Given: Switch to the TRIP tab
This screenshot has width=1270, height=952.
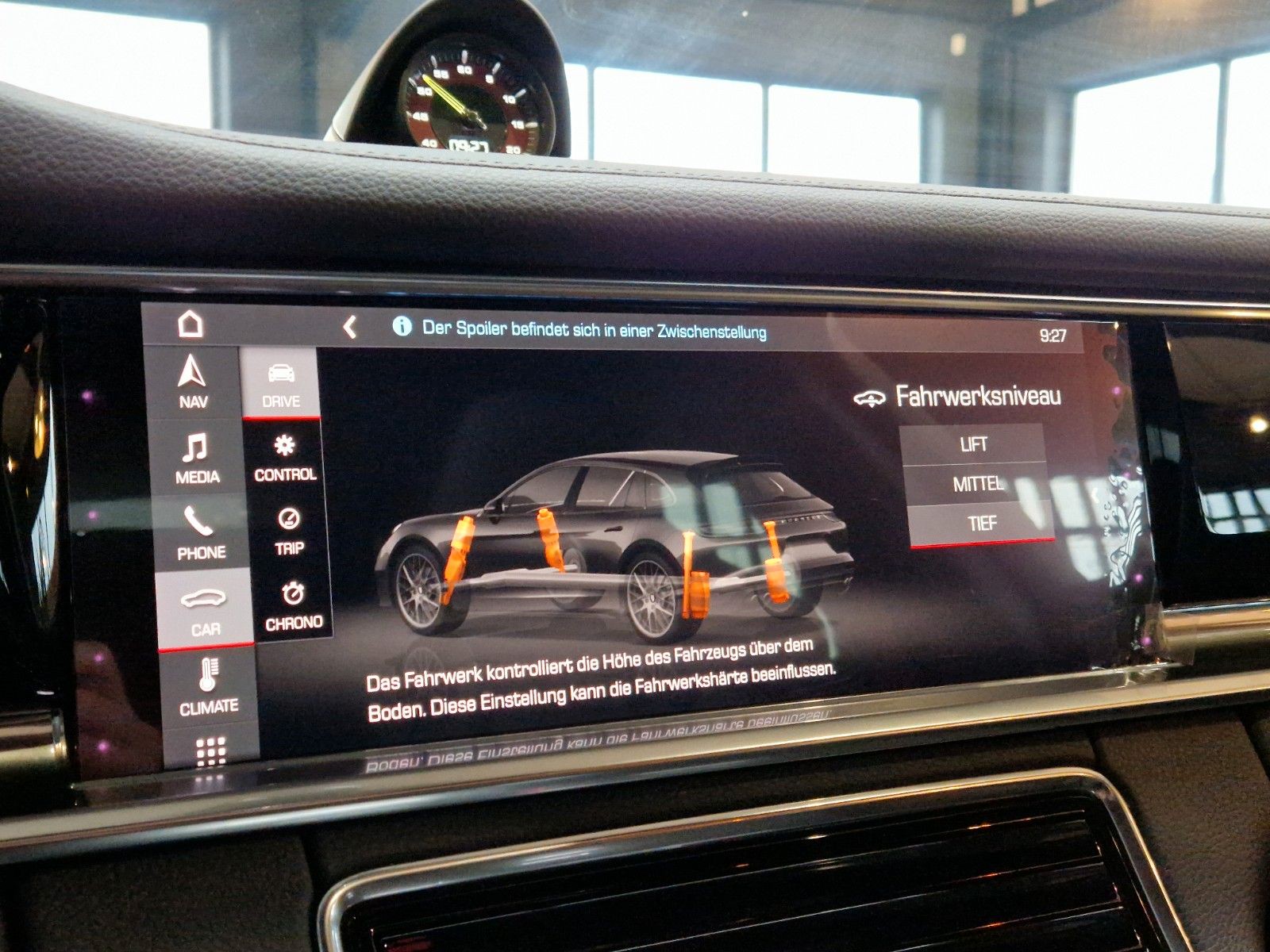Looking at the screenshot, I should (288, 532).
